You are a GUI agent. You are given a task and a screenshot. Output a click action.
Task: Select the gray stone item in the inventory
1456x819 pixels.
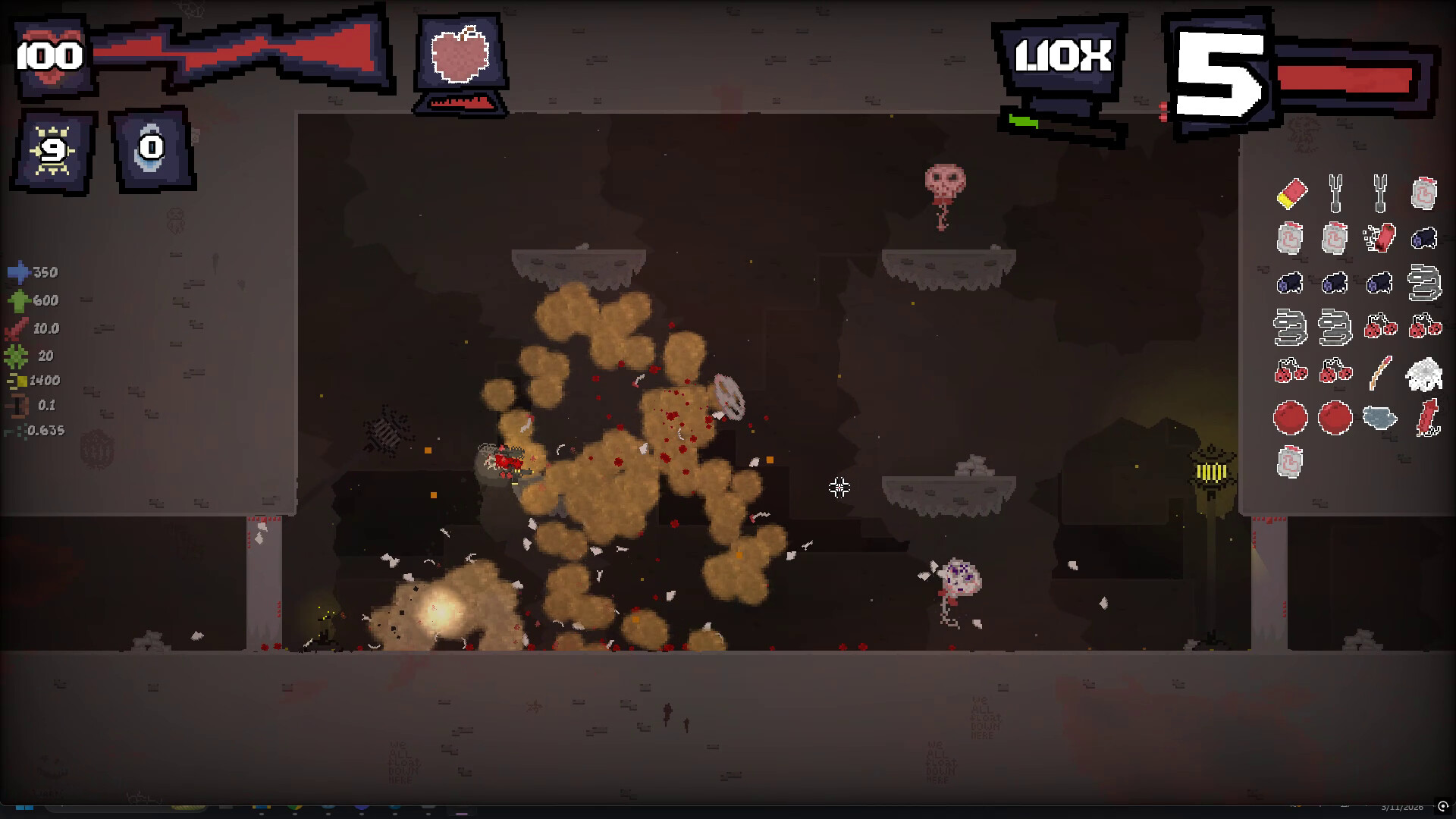[1379, 418]
